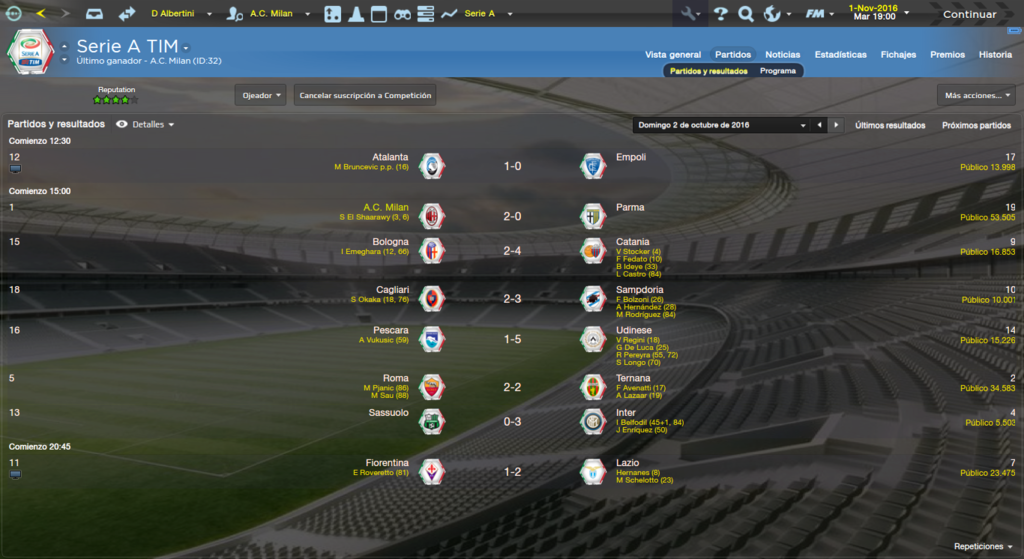This screenshot has width=1024, height=559.
Task: Open the Vista general tab
Action: pos(672,55)
